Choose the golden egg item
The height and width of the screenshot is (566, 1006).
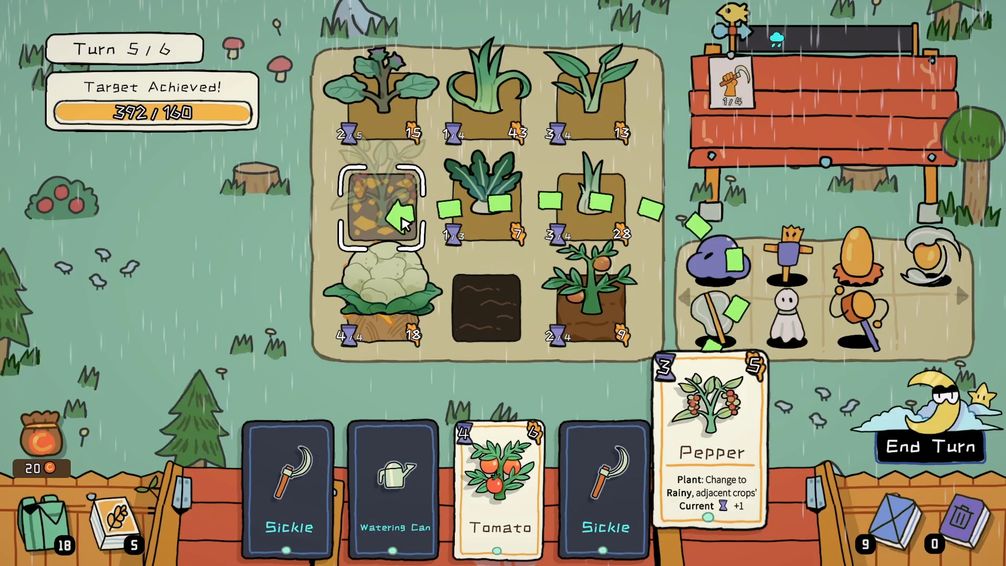[857, 256]
